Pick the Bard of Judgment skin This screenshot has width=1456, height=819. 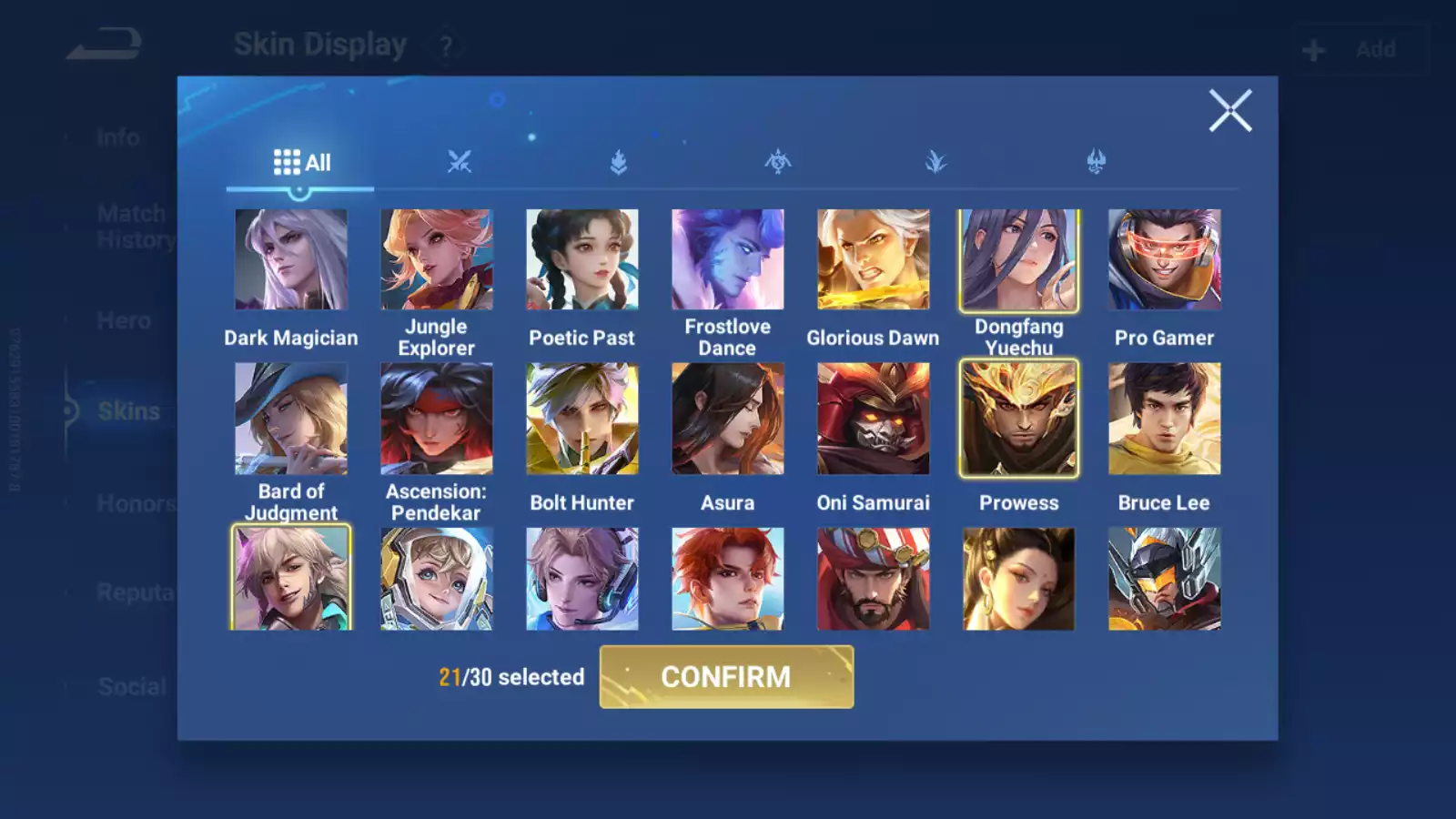coord(291,419)
